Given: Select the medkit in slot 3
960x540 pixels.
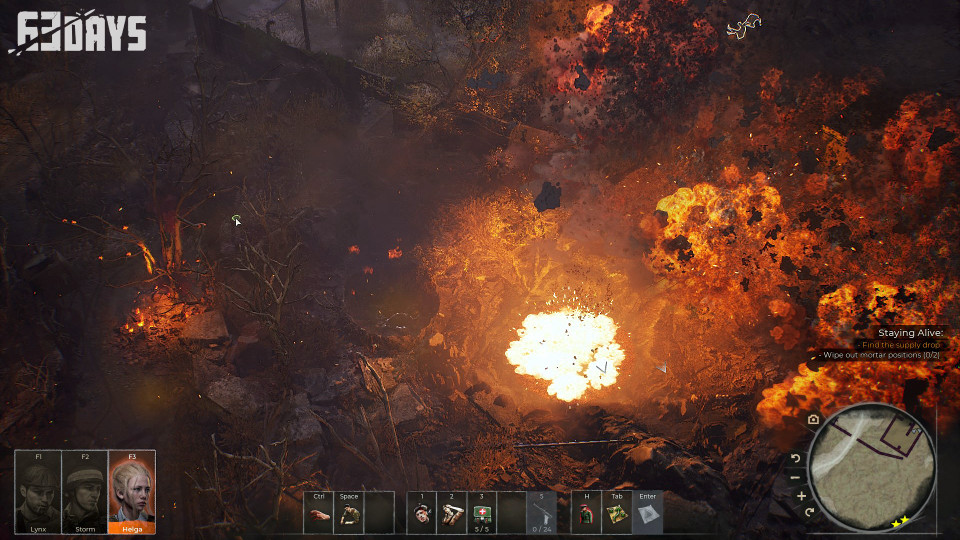Looking at the screenshot, I should (x=482, y=513).
